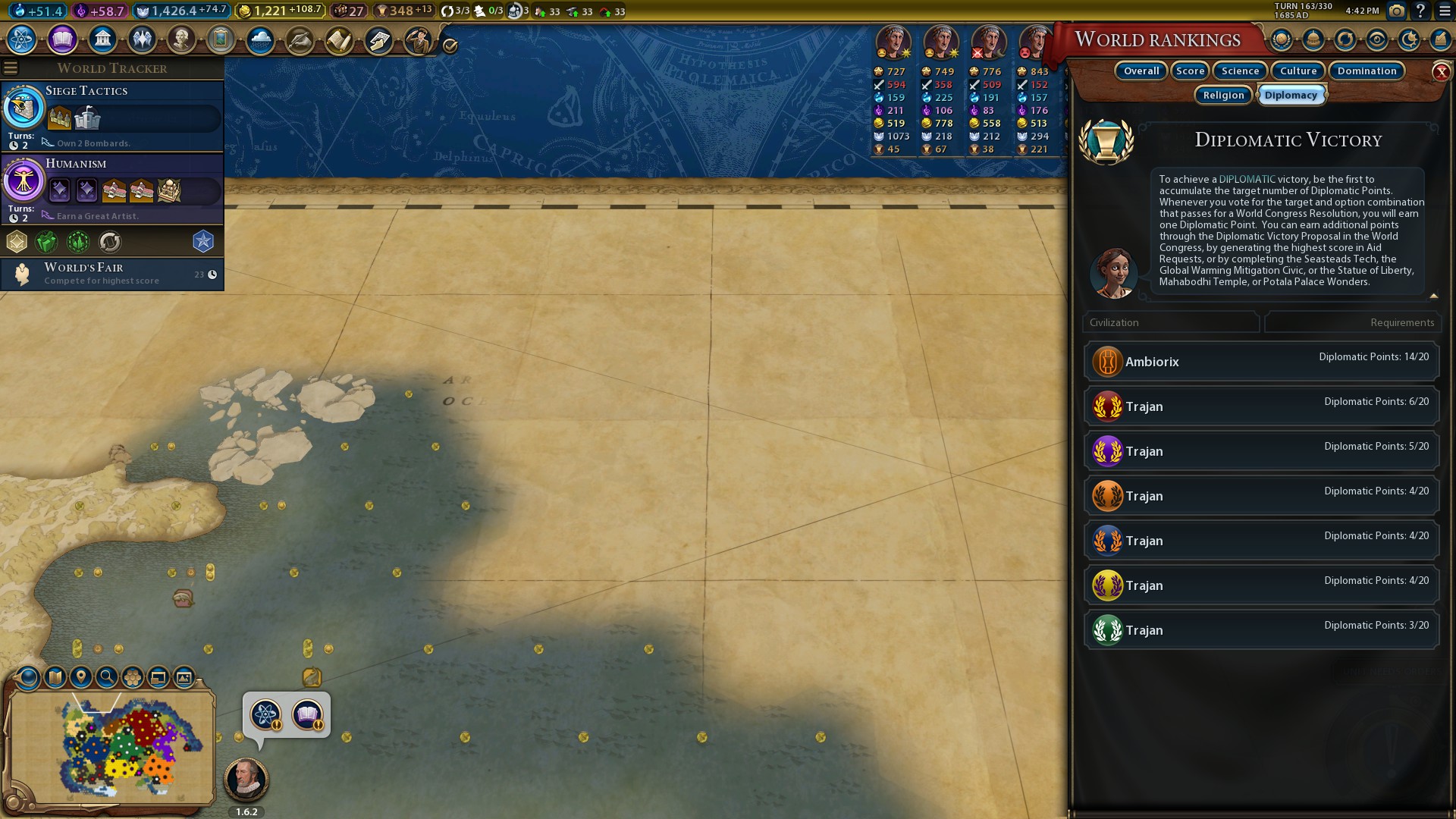Viewport: 1456px width, 819px height.
Task: Open the civics tree book icon
Action: 62,39
